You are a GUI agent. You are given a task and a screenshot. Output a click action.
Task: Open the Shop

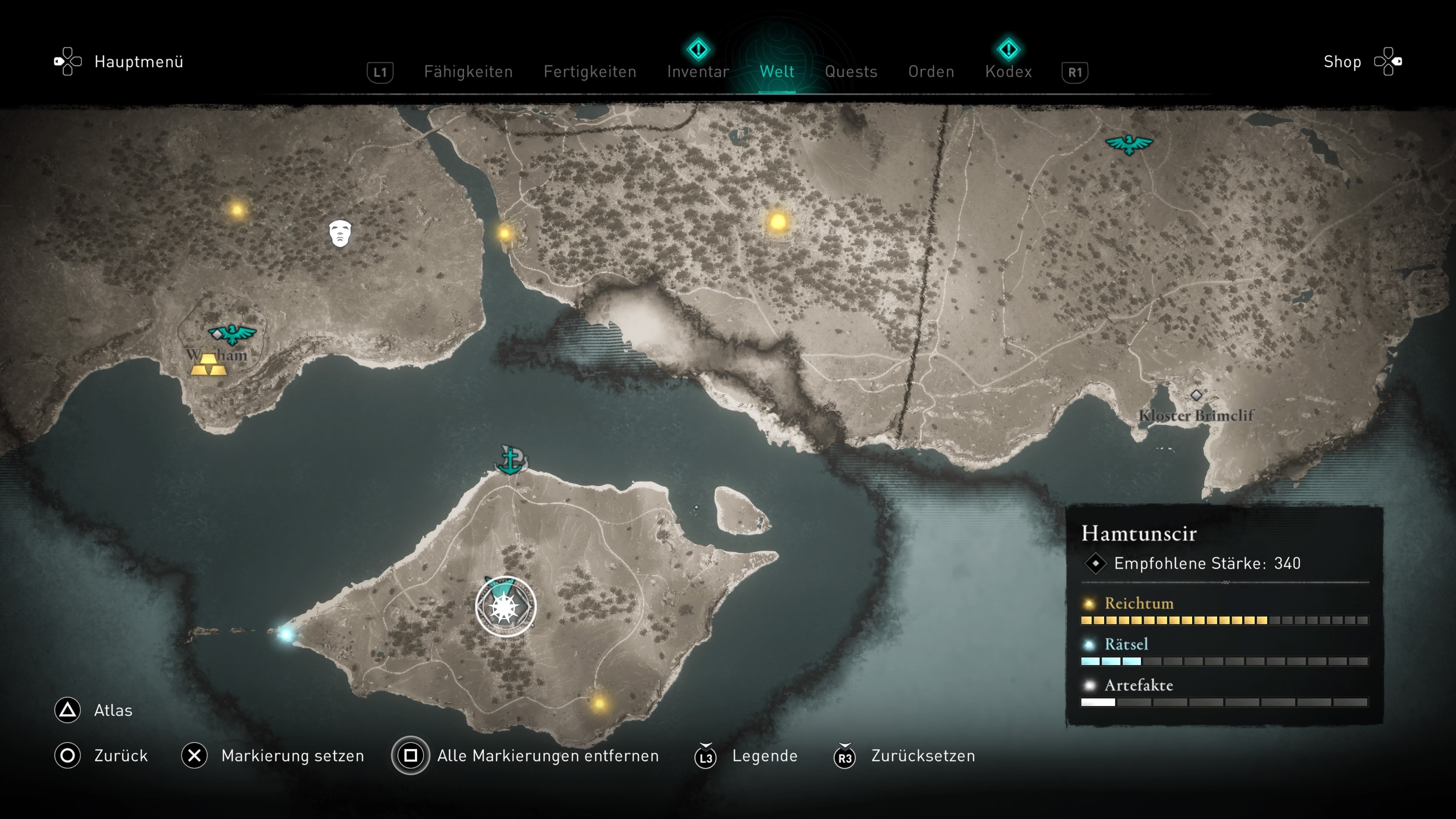click(1342, 61)
